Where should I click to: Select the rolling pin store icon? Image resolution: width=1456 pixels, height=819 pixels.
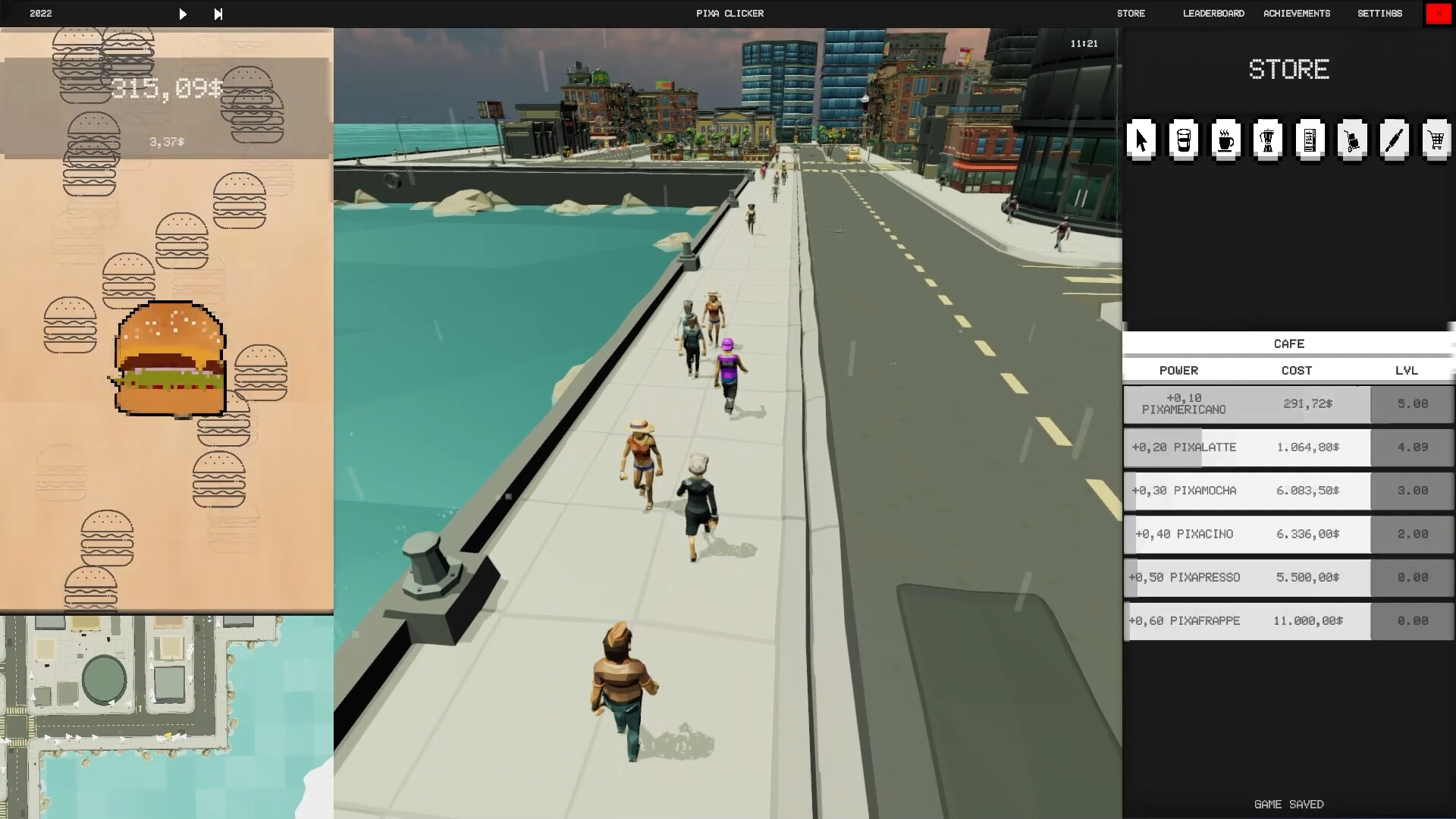click(x=1395, y=140)
